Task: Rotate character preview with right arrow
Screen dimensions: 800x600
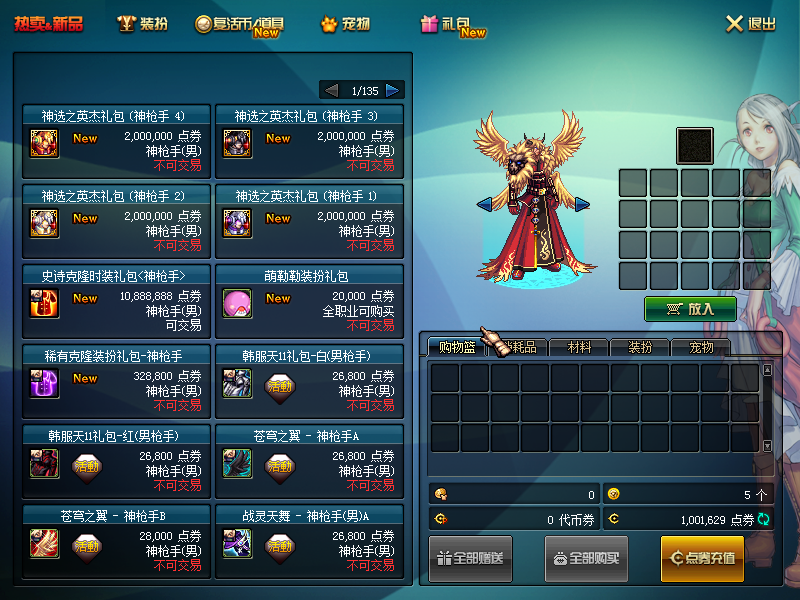Action: click(x=582, y=204)
